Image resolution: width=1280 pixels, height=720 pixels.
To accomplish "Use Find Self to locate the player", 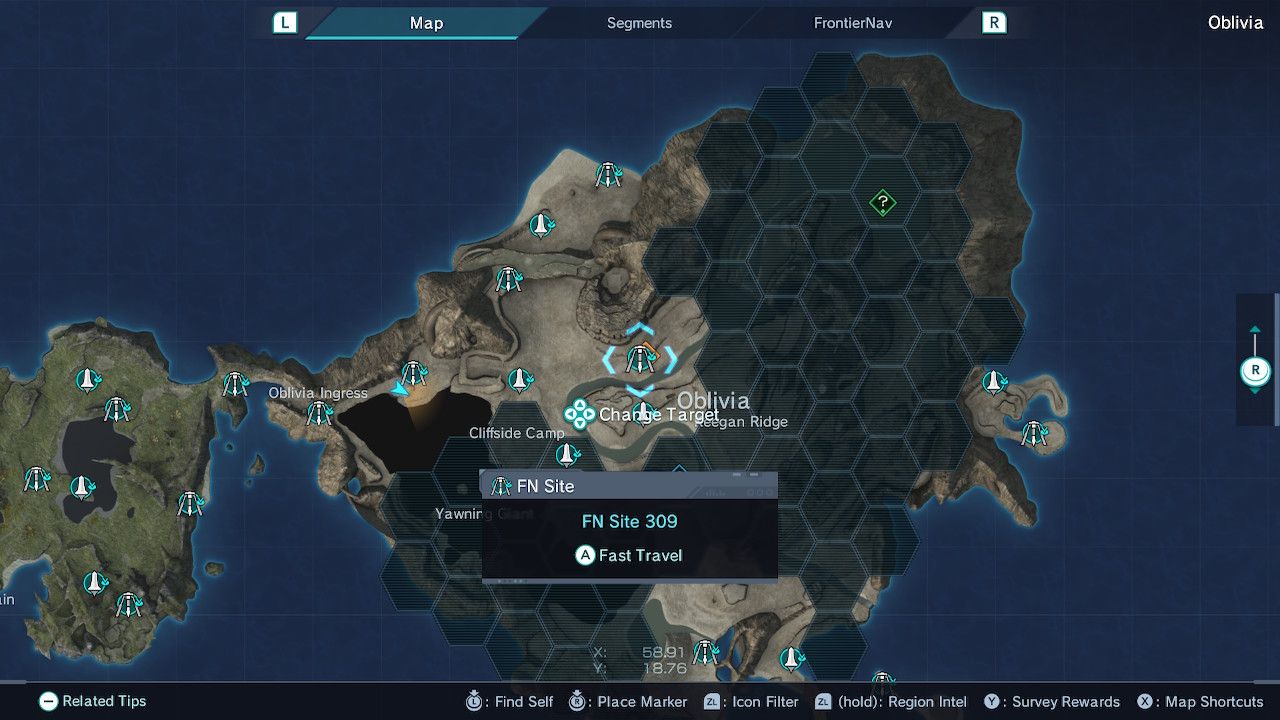I will click(511, 702).
